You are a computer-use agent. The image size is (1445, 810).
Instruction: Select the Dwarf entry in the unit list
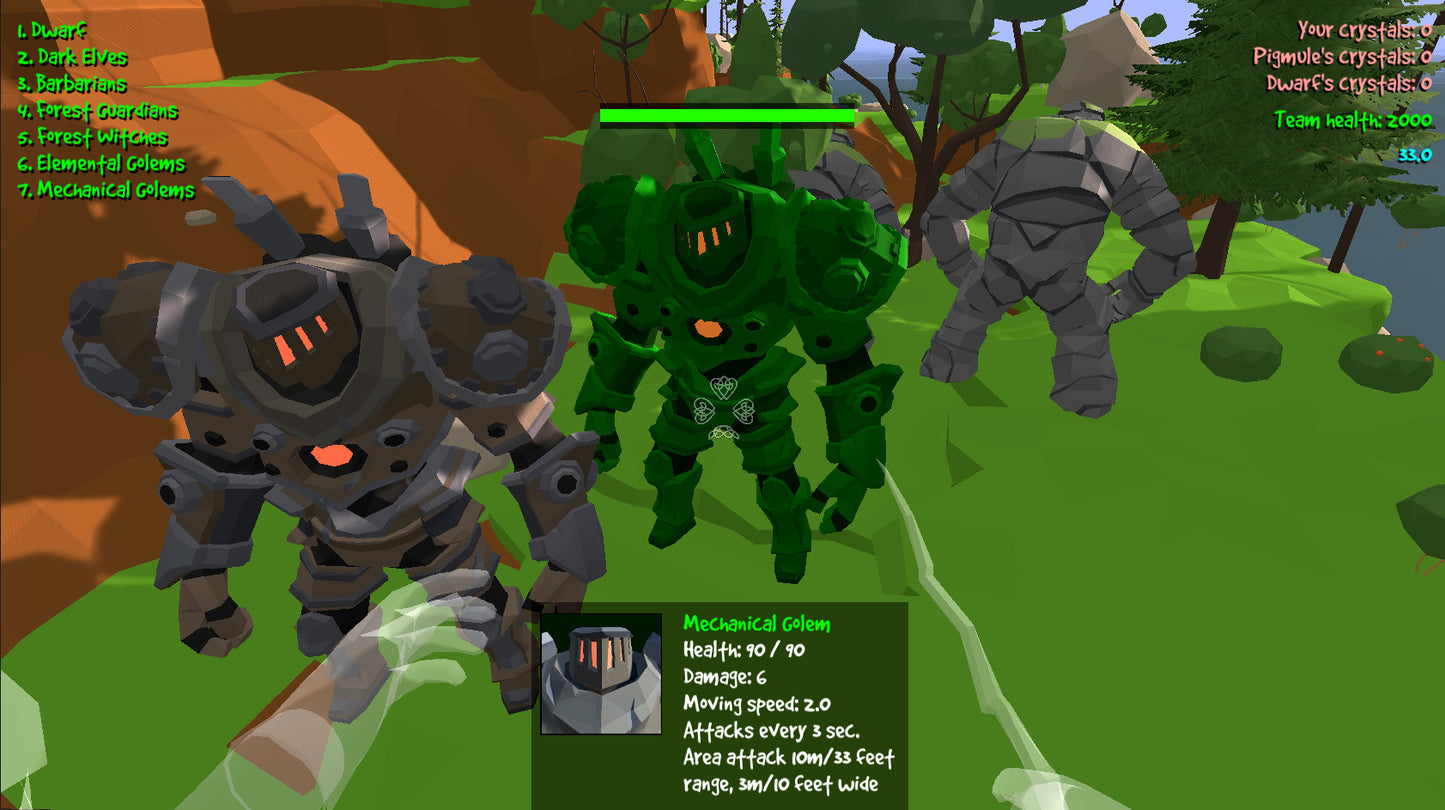click(x=52, y=31)
